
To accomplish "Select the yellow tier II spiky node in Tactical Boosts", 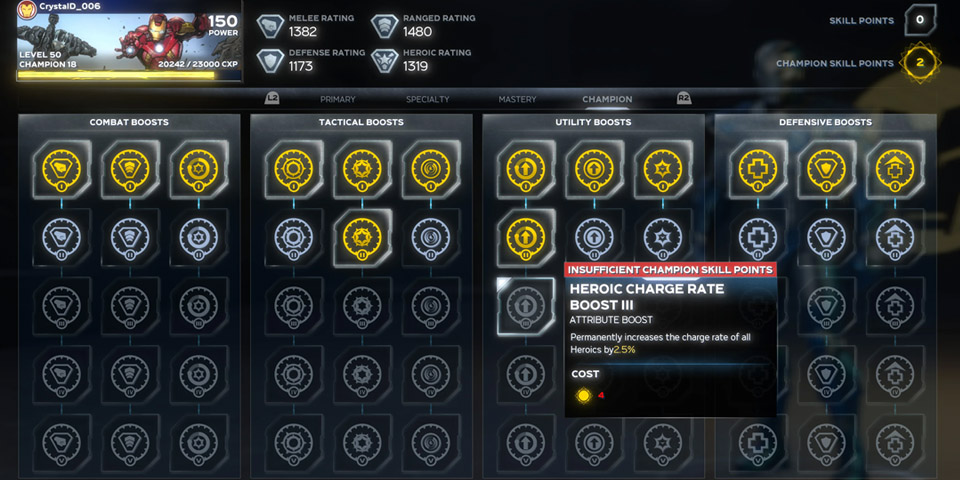I will [x=362, y=237].
